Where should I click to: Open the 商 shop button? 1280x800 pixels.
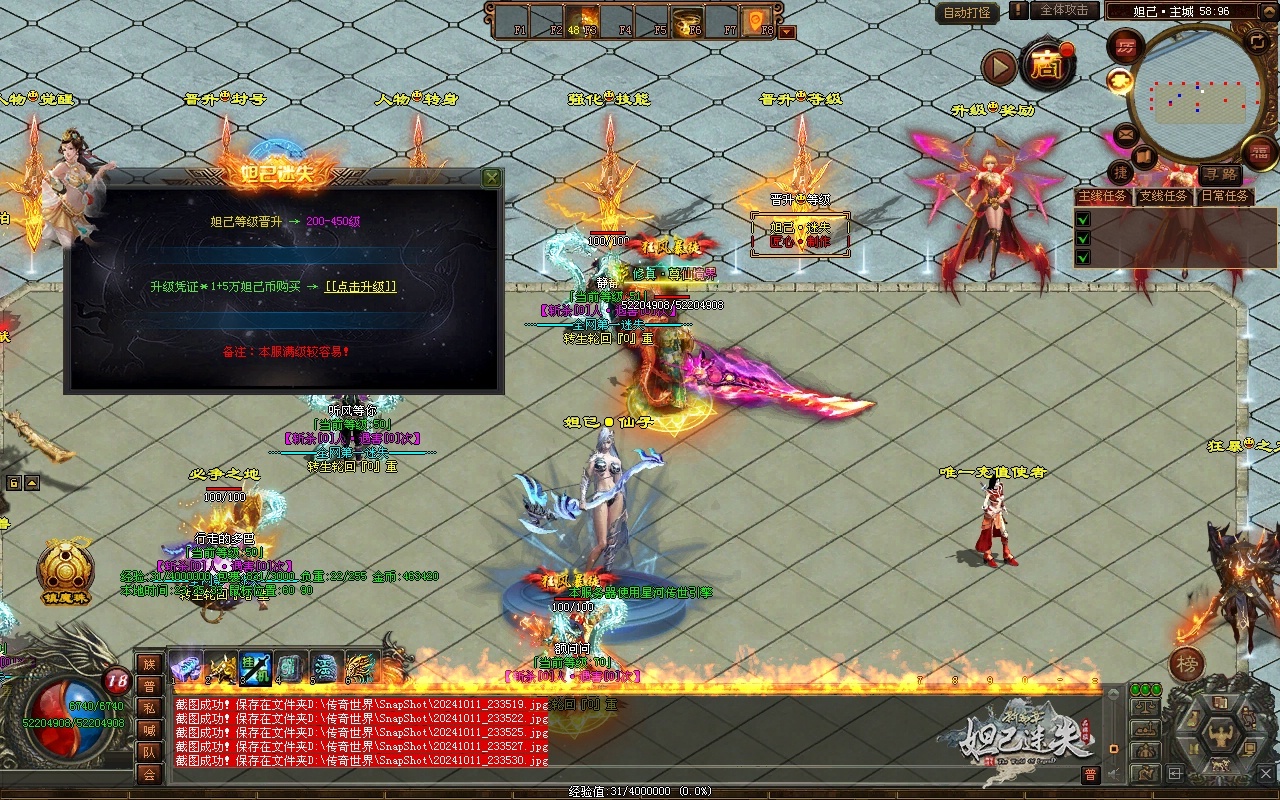click(1047, 66)
